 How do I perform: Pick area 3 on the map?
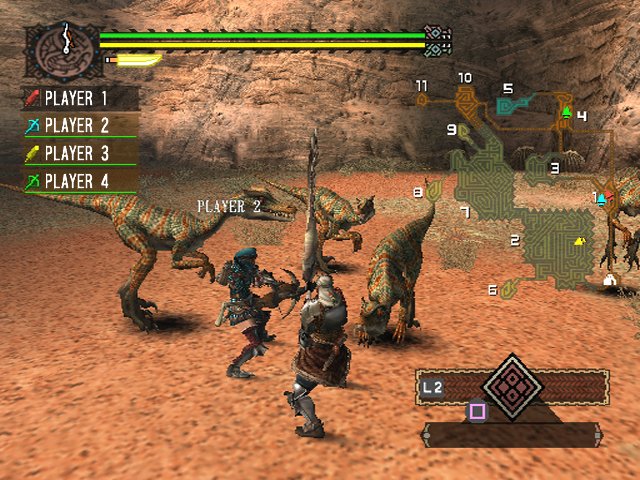pyautogui.click(x=554, y=167)
